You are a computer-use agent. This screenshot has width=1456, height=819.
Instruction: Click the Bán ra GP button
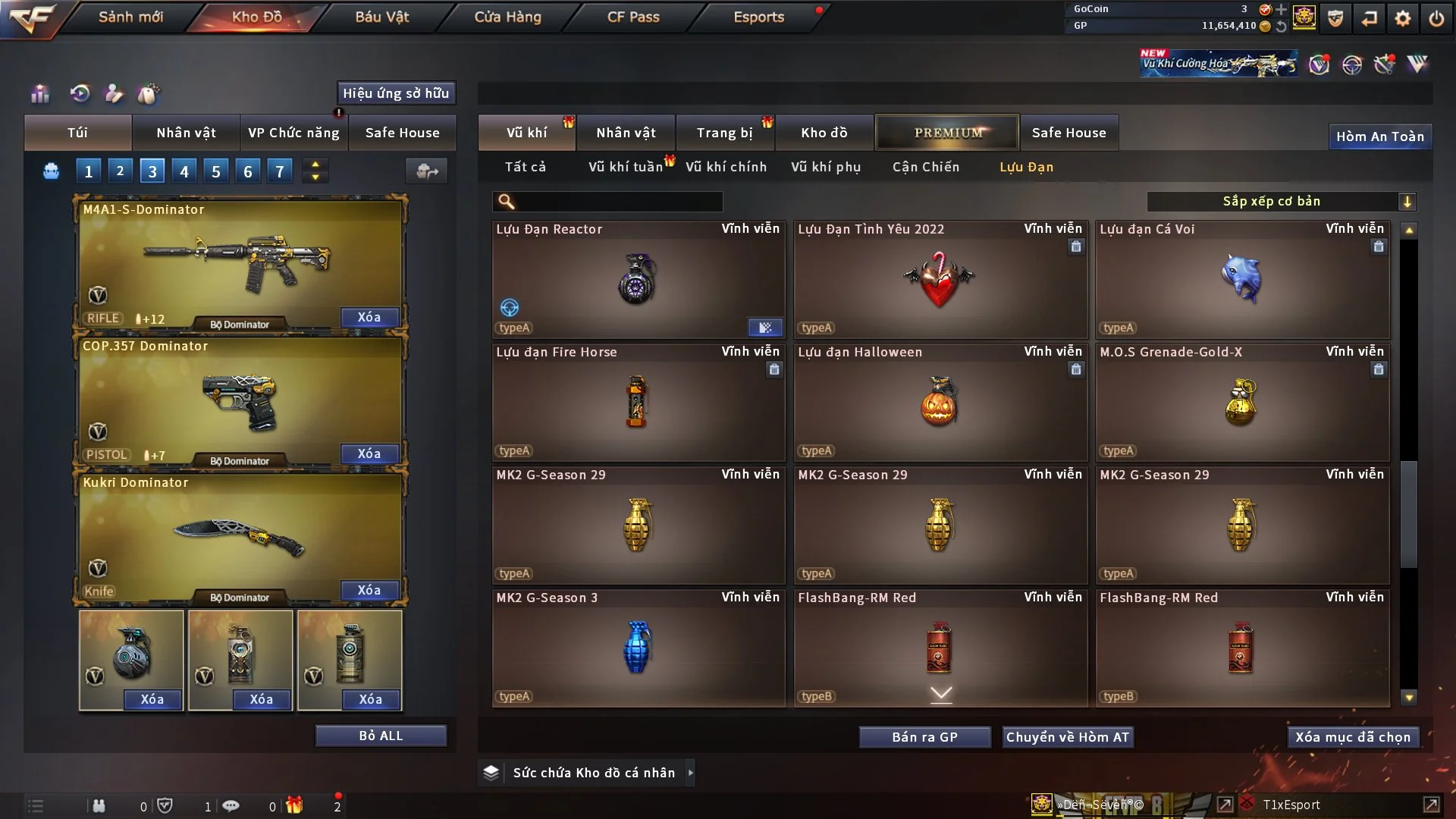924,737
